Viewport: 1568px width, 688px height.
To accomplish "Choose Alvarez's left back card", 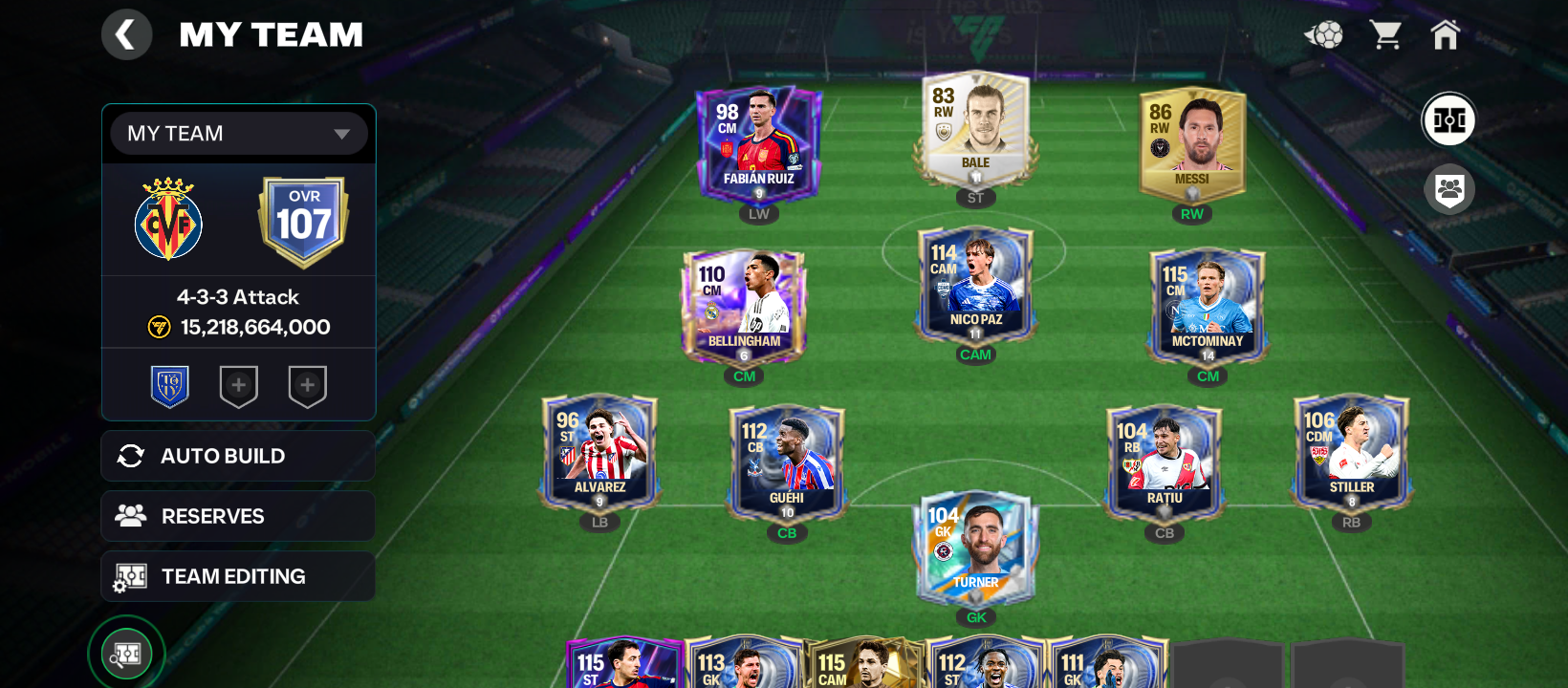I will (599, 451).
